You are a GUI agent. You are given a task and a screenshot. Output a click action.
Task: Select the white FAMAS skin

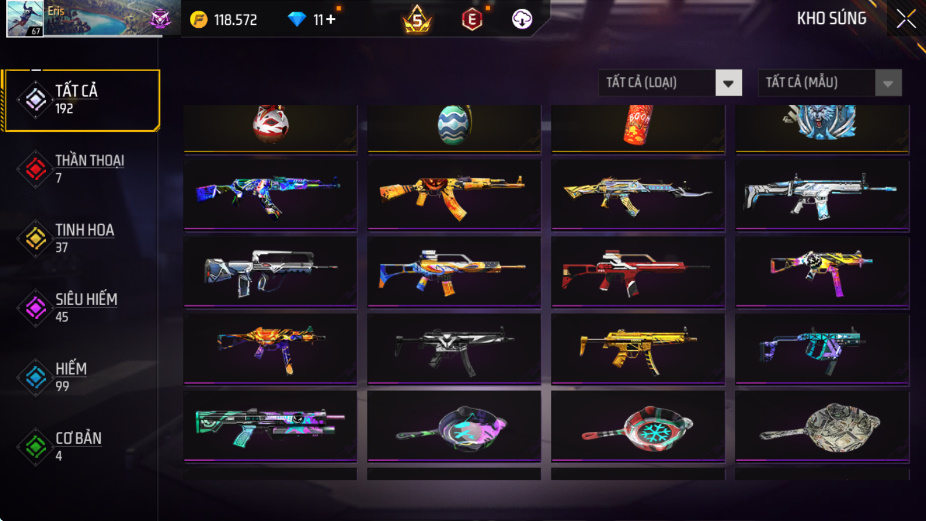click(x=270, y=270)
